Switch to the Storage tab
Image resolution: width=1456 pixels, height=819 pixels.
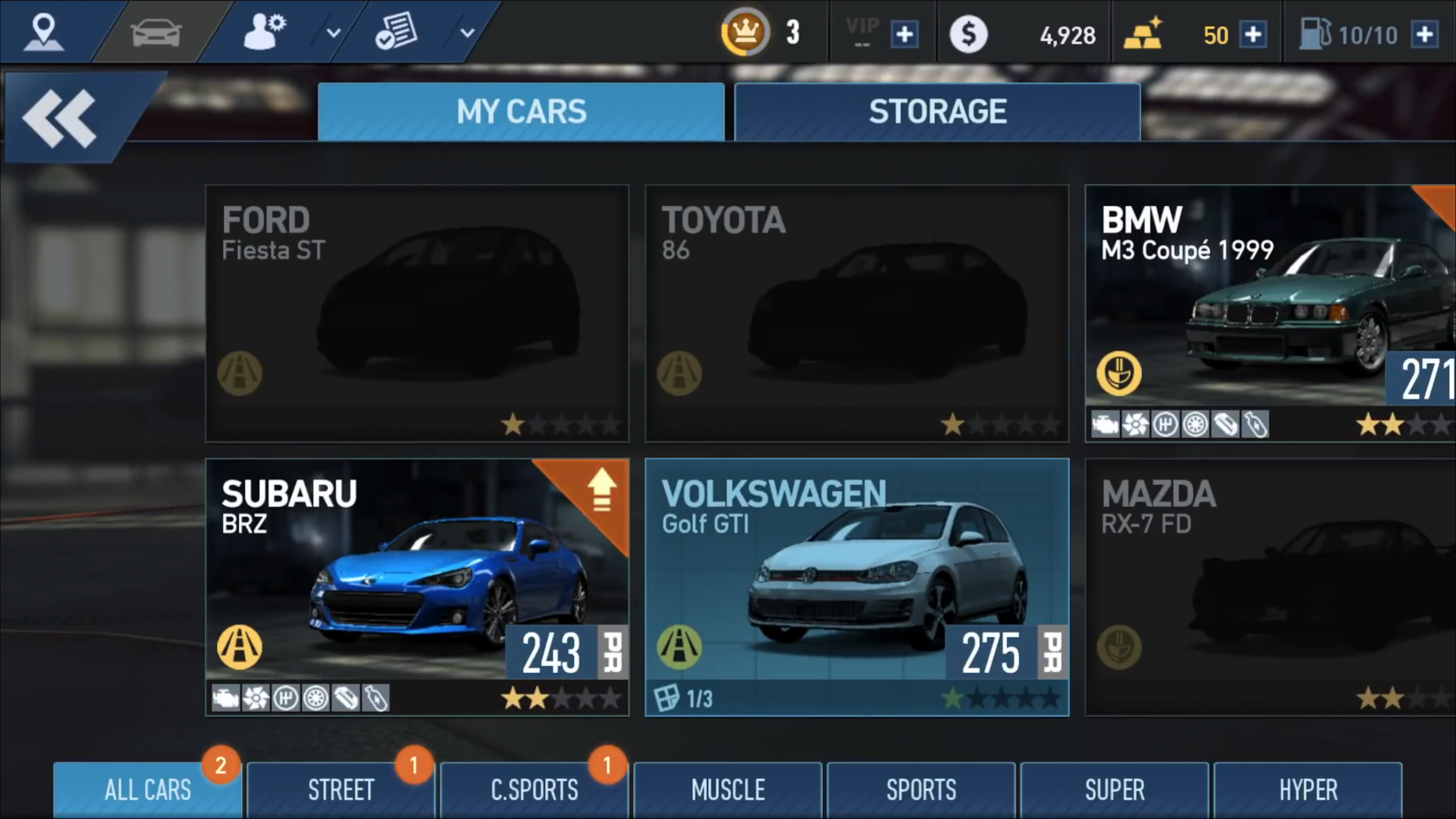pyautogui.click(x=937, y=111)
